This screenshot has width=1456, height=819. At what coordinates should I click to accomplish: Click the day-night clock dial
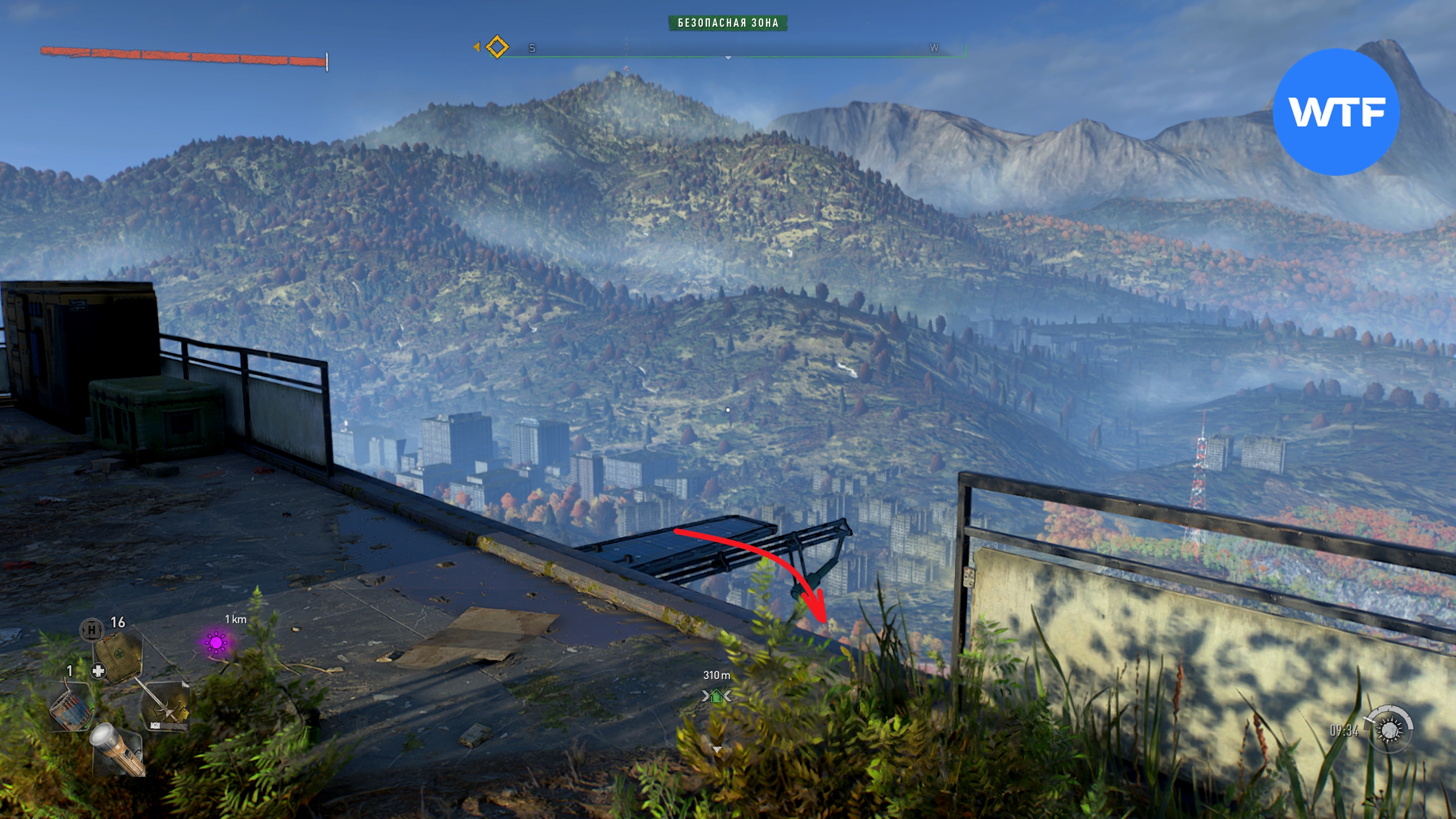point(1391,729)
